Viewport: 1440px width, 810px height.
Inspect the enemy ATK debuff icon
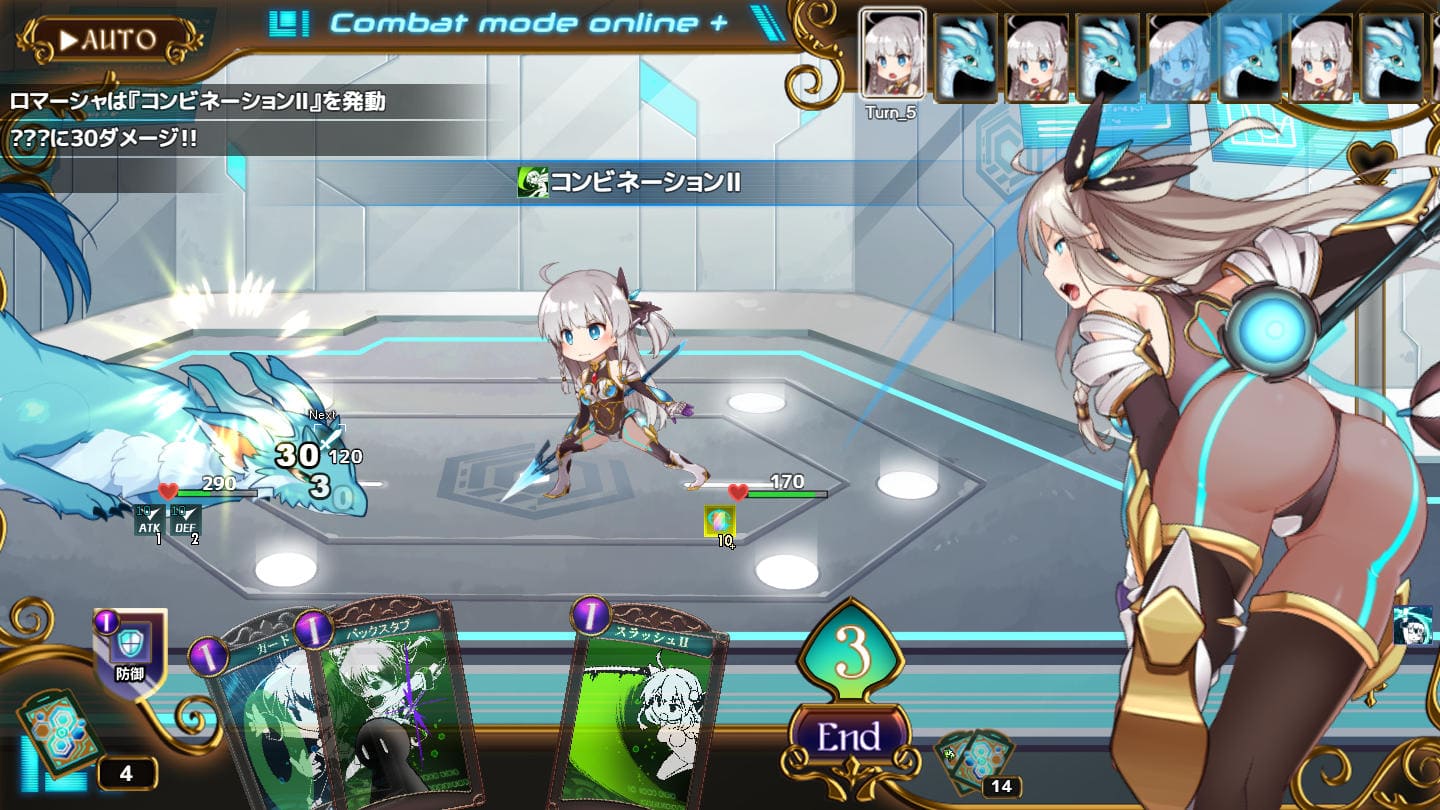pos(148,520)
